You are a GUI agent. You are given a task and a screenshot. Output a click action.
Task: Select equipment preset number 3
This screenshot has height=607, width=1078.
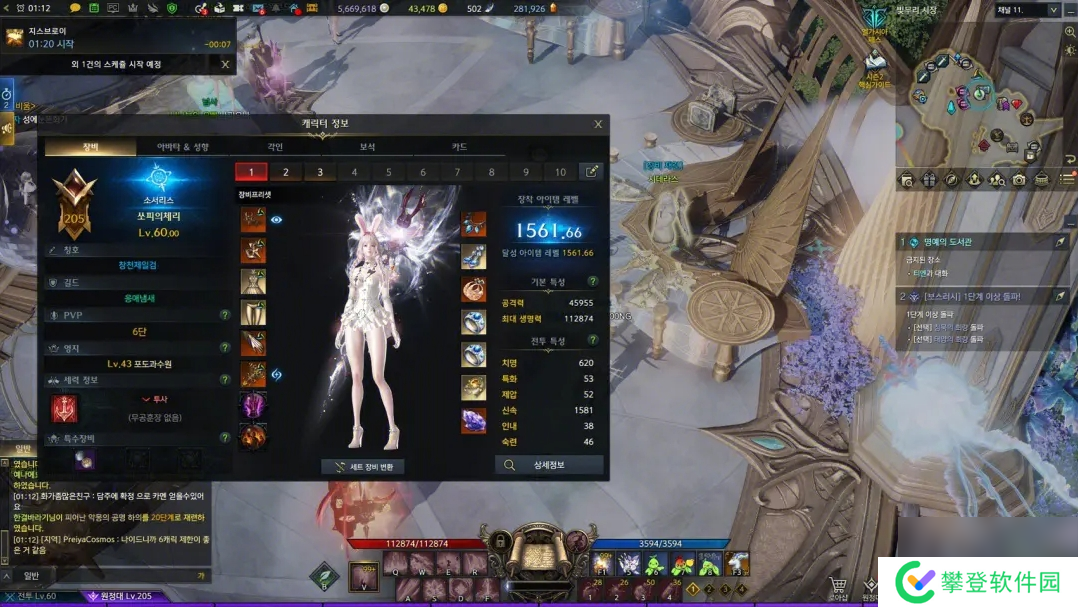(320, 172)
